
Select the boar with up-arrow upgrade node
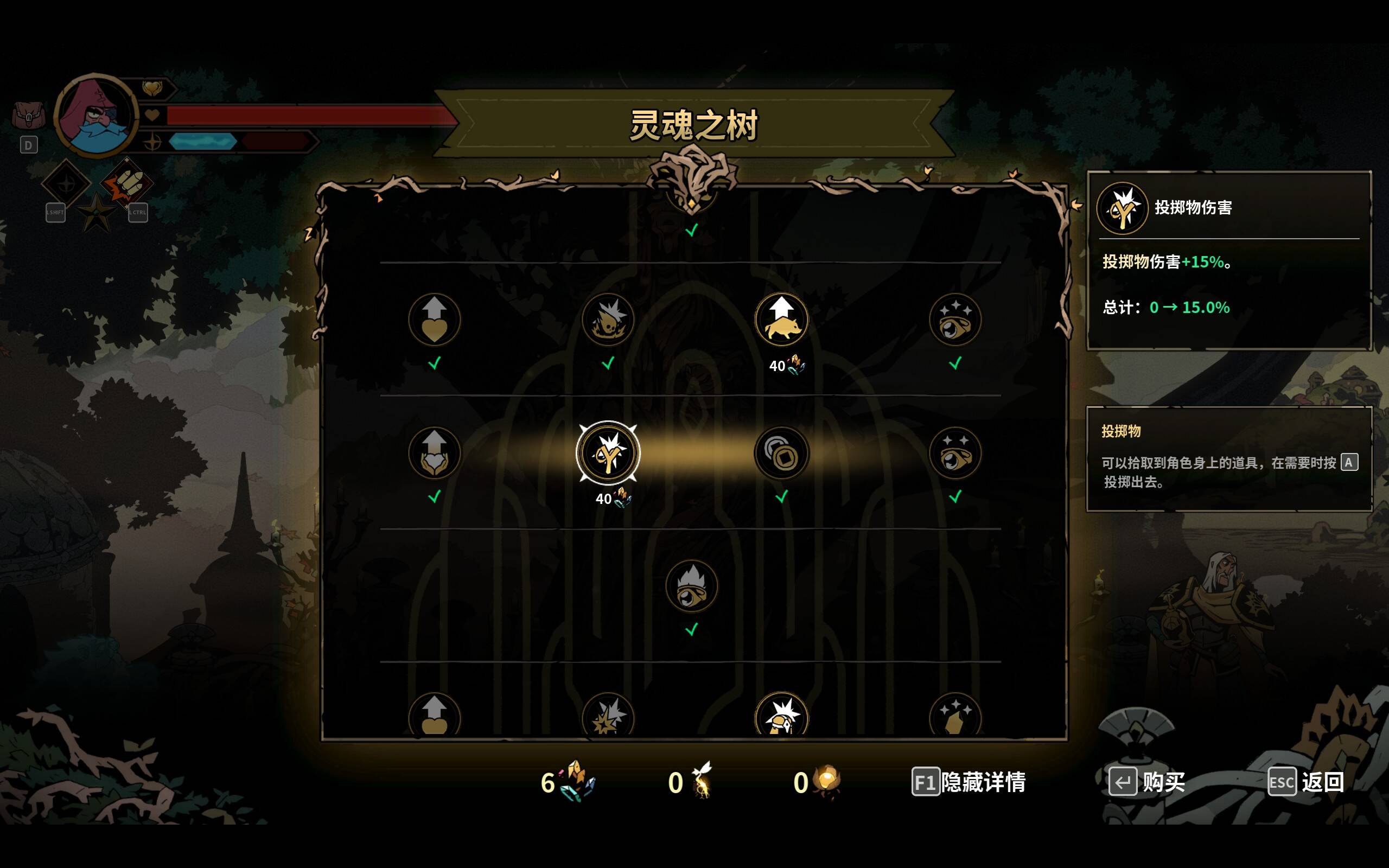(x=781, y=320)
